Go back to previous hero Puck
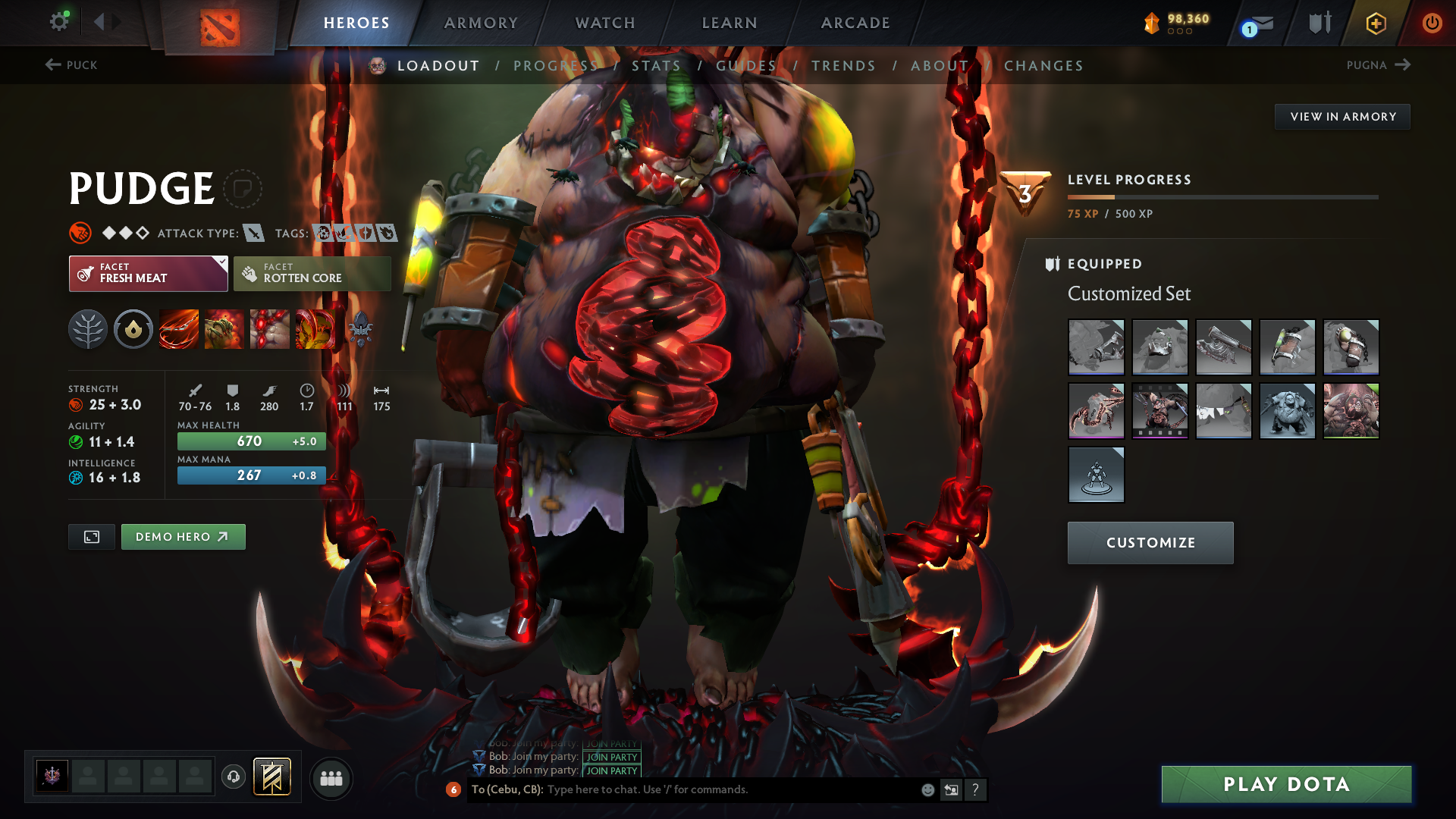Image resolution: width=1456 pixels, height=819 pixels. point(71,65)
